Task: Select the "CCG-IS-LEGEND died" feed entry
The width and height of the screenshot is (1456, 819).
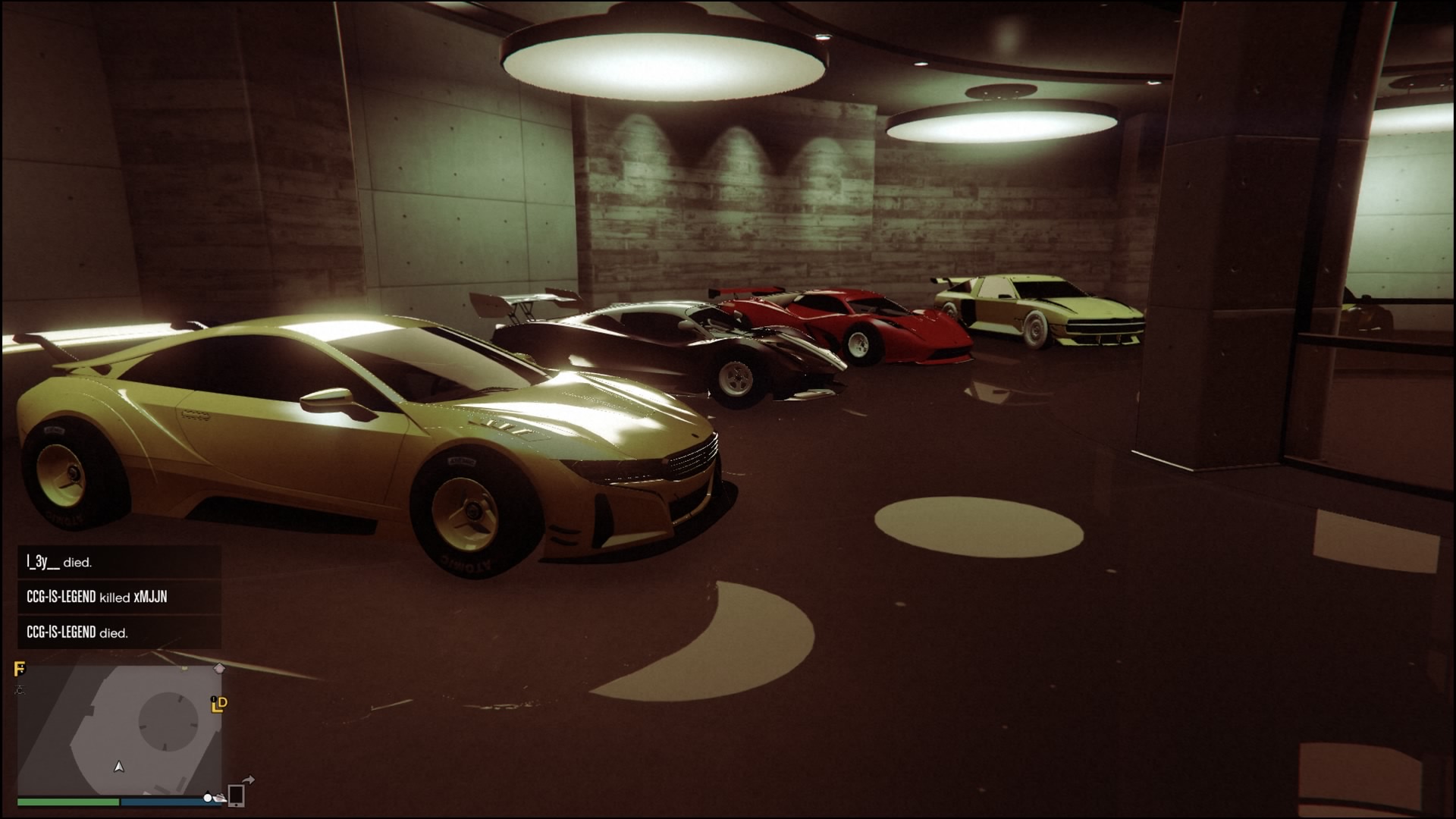Action: pyautogui.click(x=119, y=632)
